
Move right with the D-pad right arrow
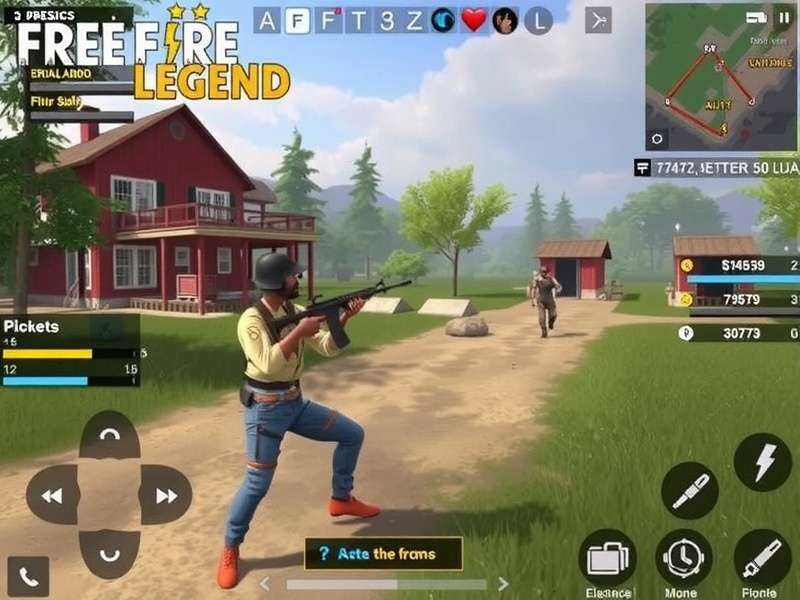coord(165,495)
